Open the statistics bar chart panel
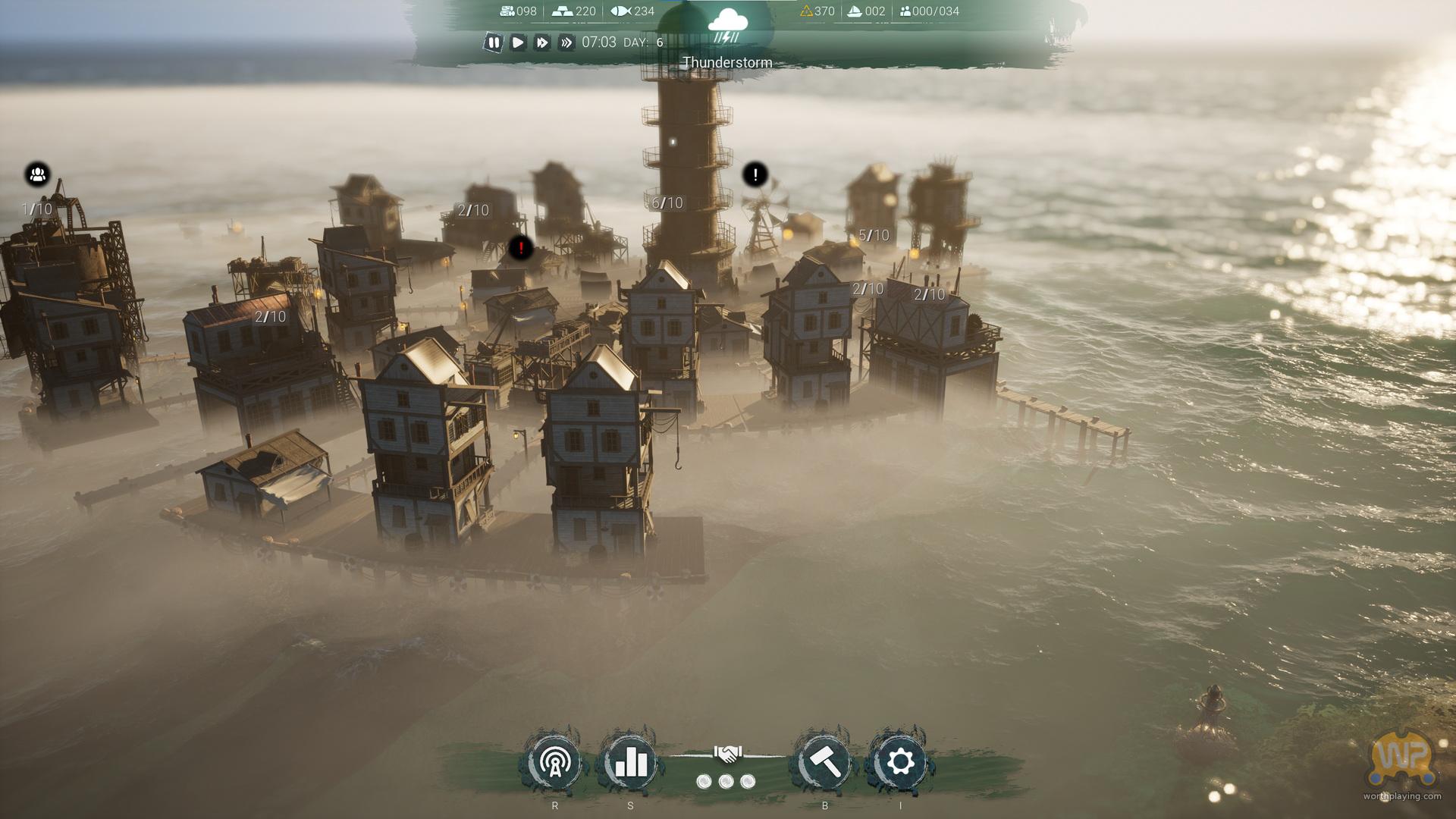The width and height of the screenshot is (1456, 819). 630,762
